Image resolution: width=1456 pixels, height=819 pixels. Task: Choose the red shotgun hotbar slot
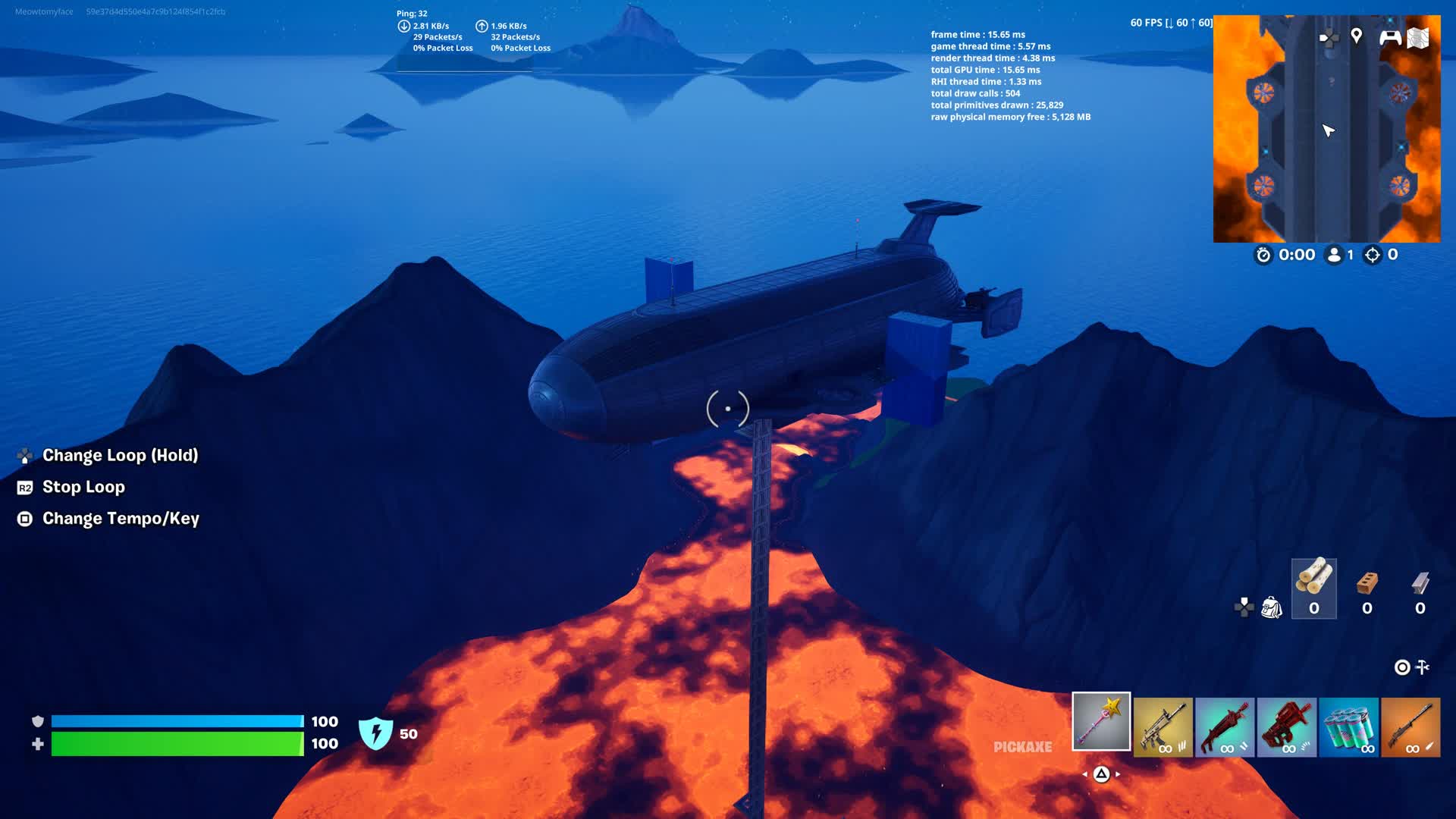click(x=1225, y=727)
